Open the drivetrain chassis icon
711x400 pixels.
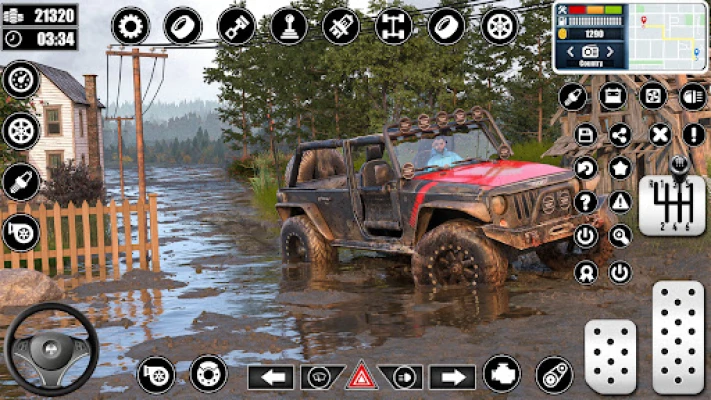coord(393,26)
